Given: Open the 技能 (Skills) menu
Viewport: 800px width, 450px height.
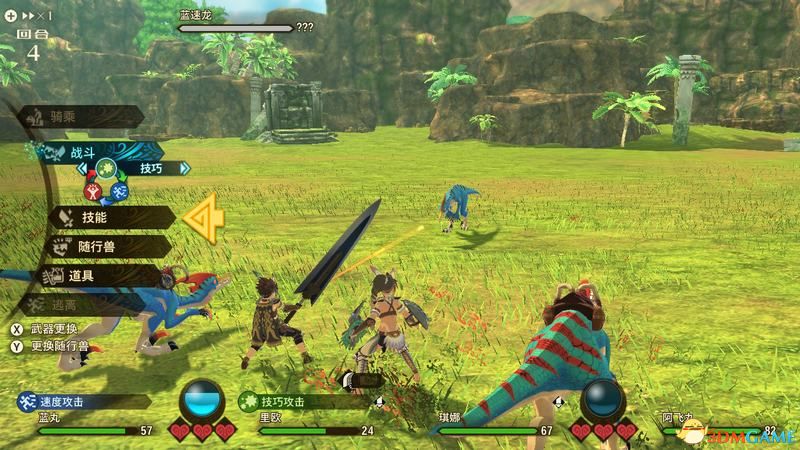Looking at the screenshot, I should 97,216.
